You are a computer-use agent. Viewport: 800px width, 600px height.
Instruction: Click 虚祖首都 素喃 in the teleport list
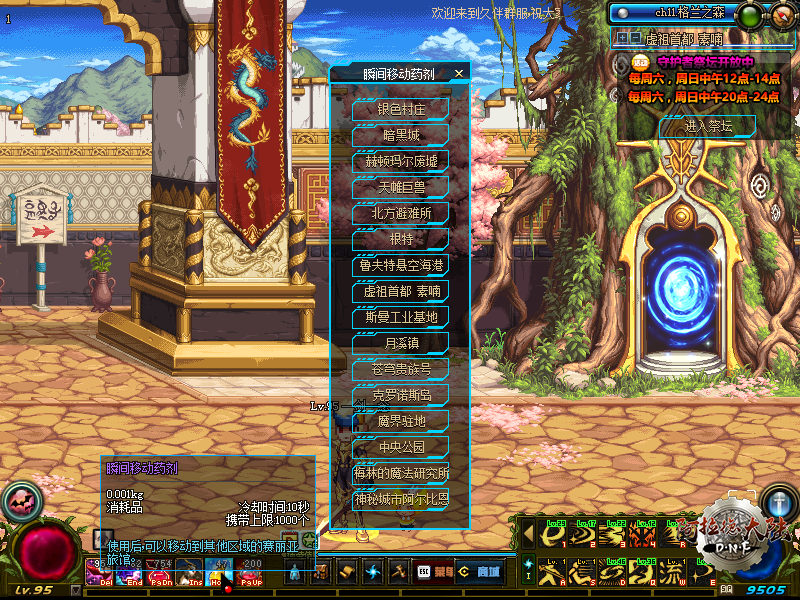coord(401,291)
